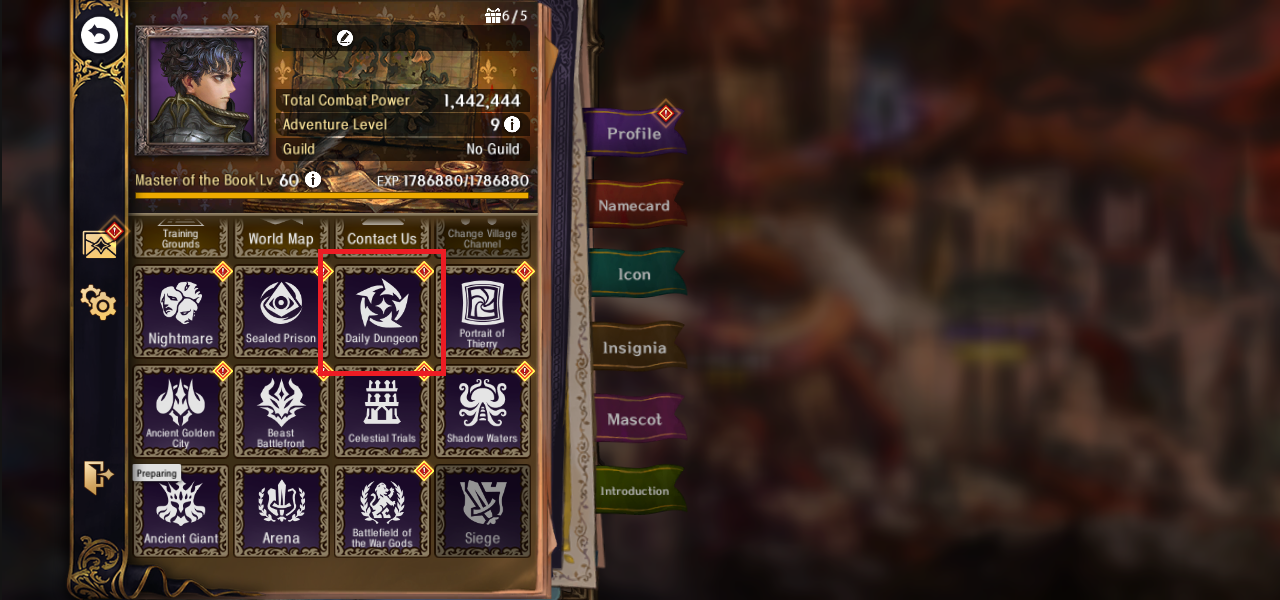Image resolution: width=1280 pixels, height=600 pixels.
Task: Open the mailbox envelope icon
Action: coord(99,244)
